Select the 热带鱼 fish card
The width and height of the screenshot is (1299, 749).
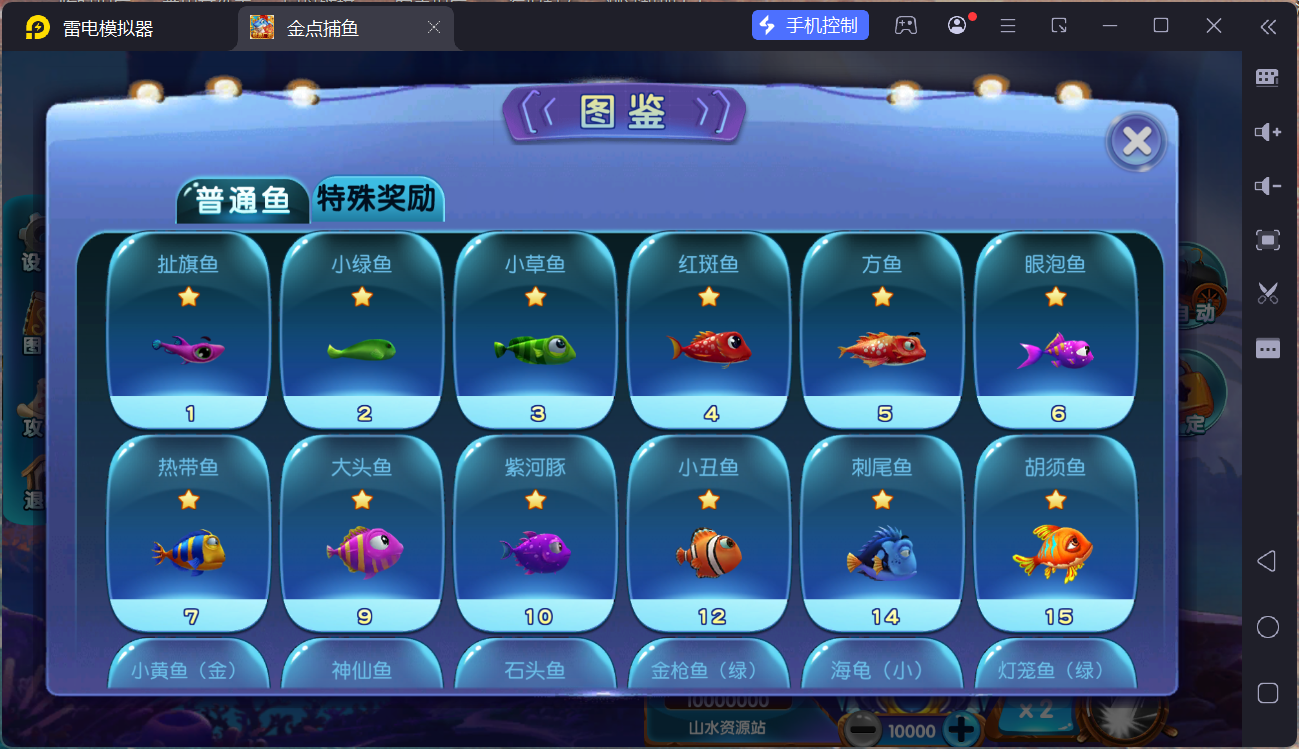[189, 533]
